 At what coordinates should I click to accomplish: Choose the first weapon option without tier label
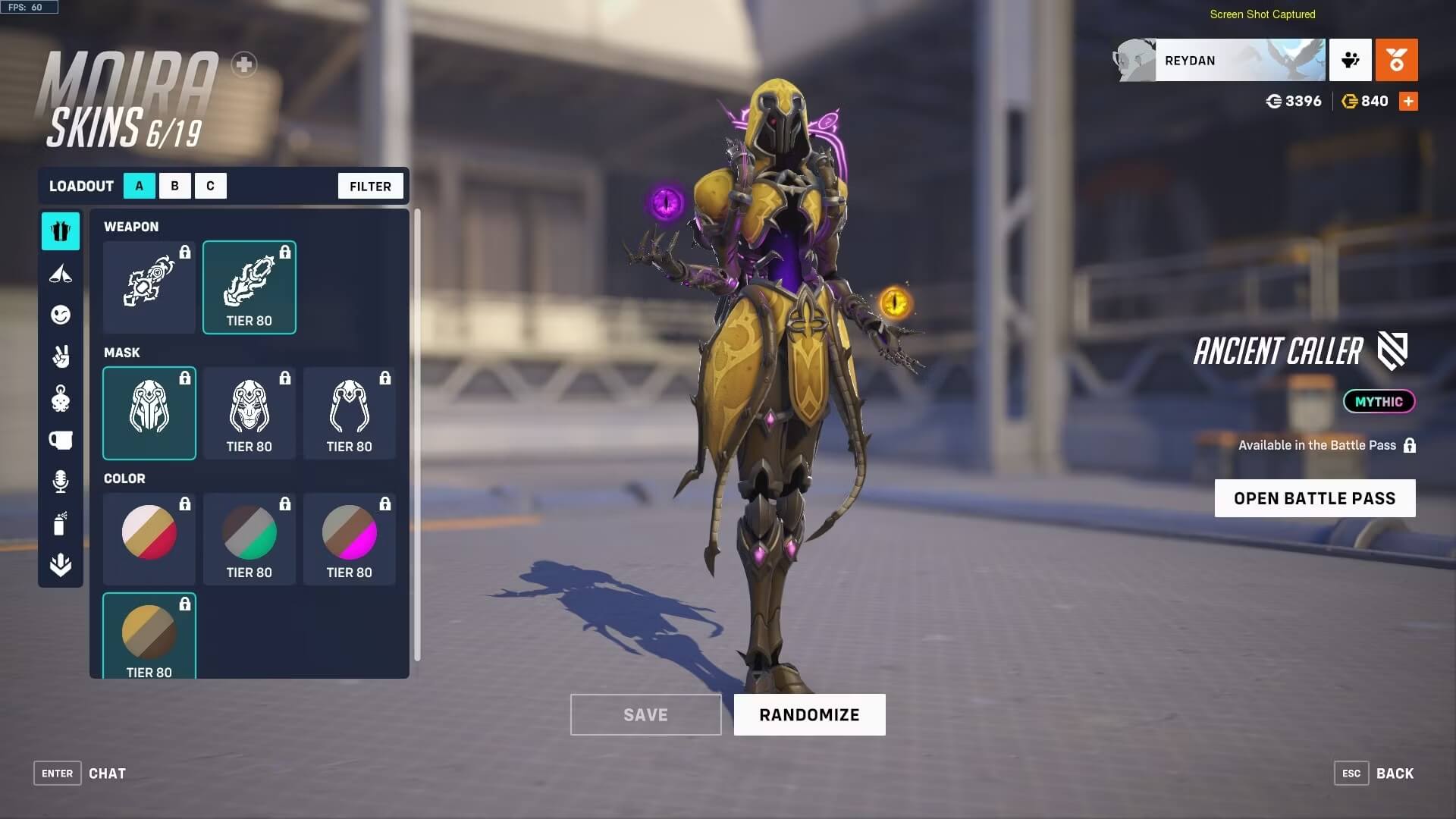click(x=149, y=287)
